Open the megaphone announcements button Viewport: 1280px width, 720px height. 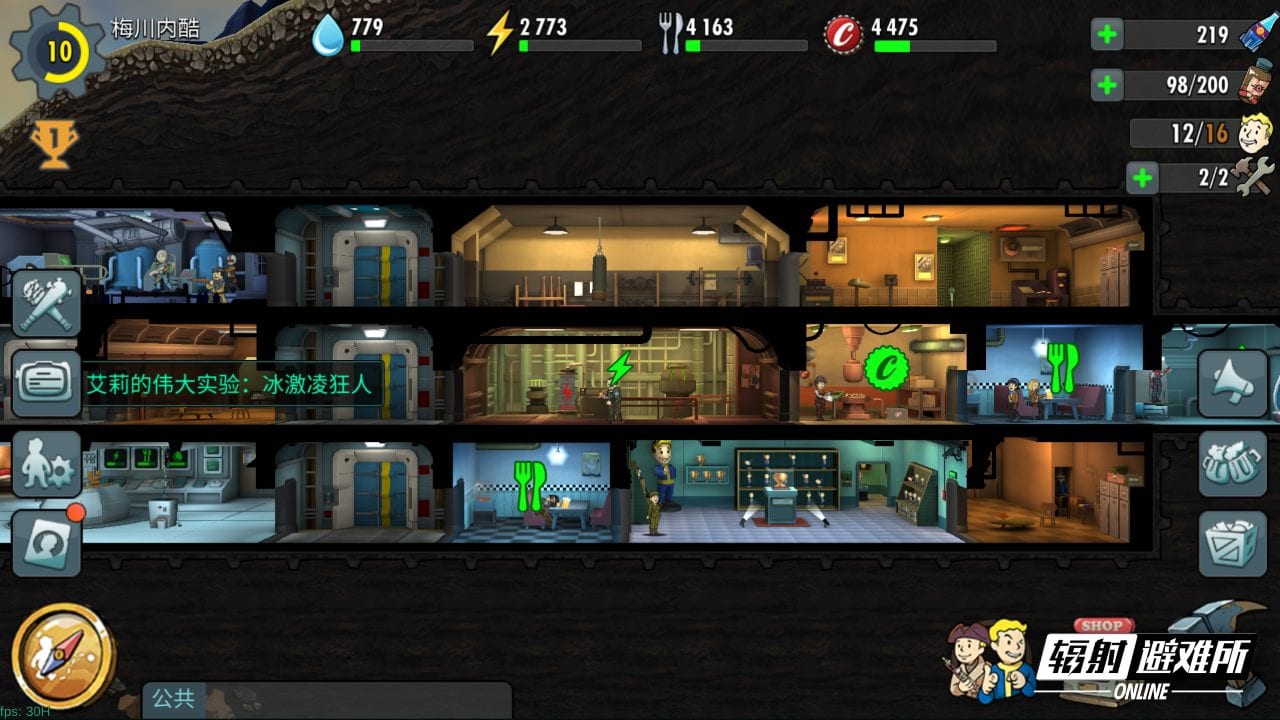click(1232, 383)
